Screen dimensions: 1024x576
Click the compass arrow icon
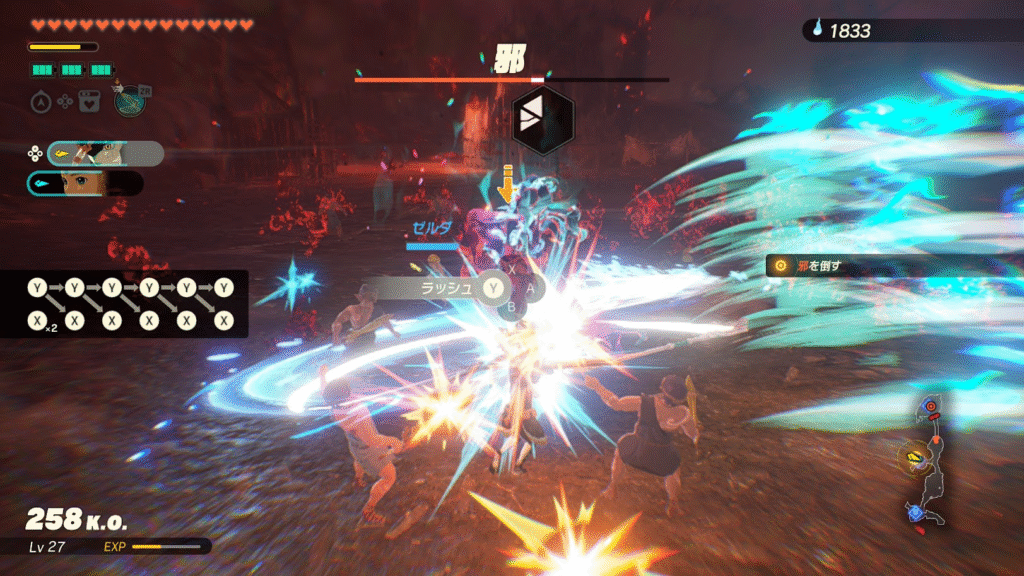pyautogui.click(x=40, y=101)
